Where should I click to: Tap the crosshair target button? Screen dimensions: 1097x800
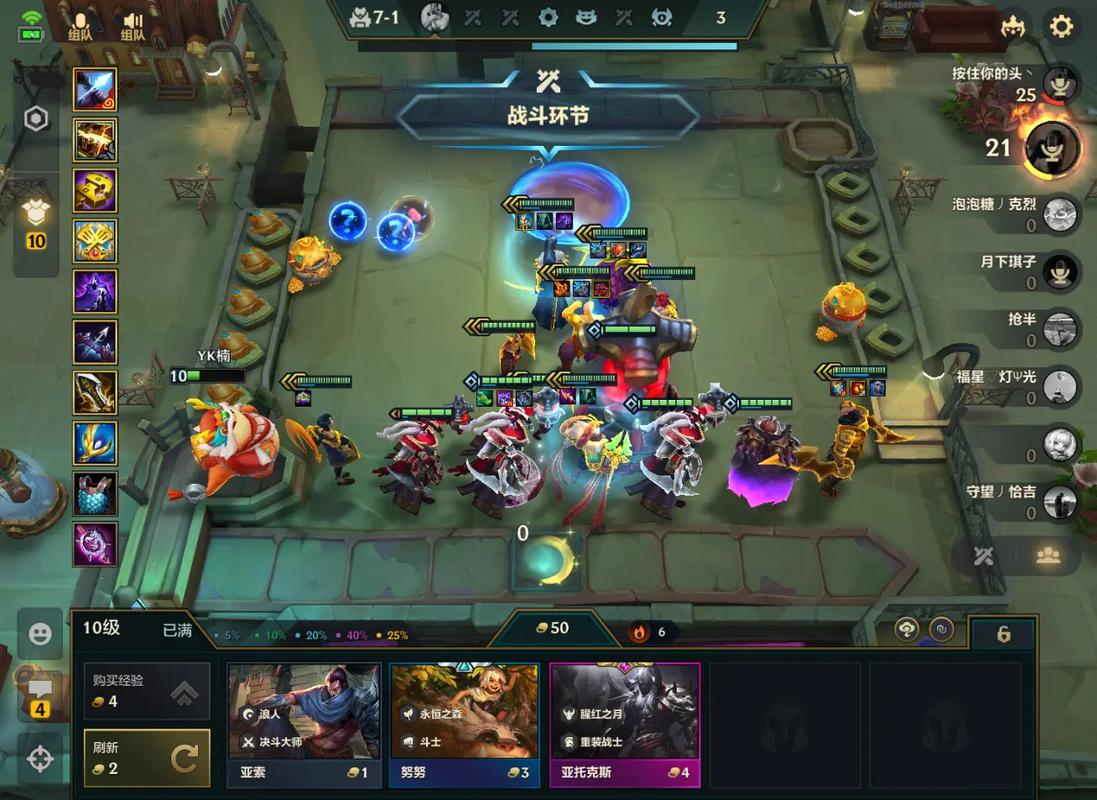(40, 759)
